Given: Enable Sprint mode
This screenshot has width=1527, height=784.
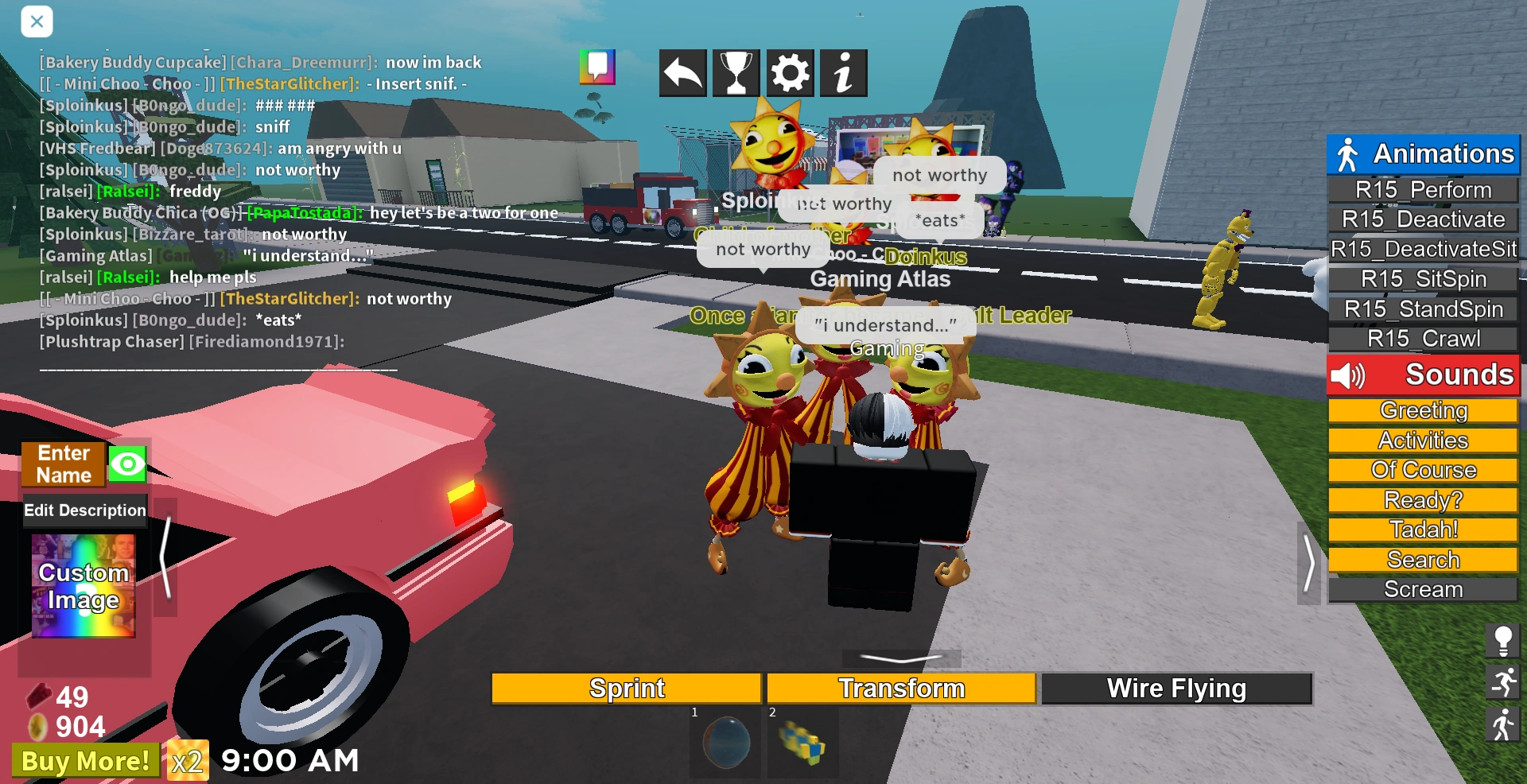Looking at the screenshot, I should point(625,687).
